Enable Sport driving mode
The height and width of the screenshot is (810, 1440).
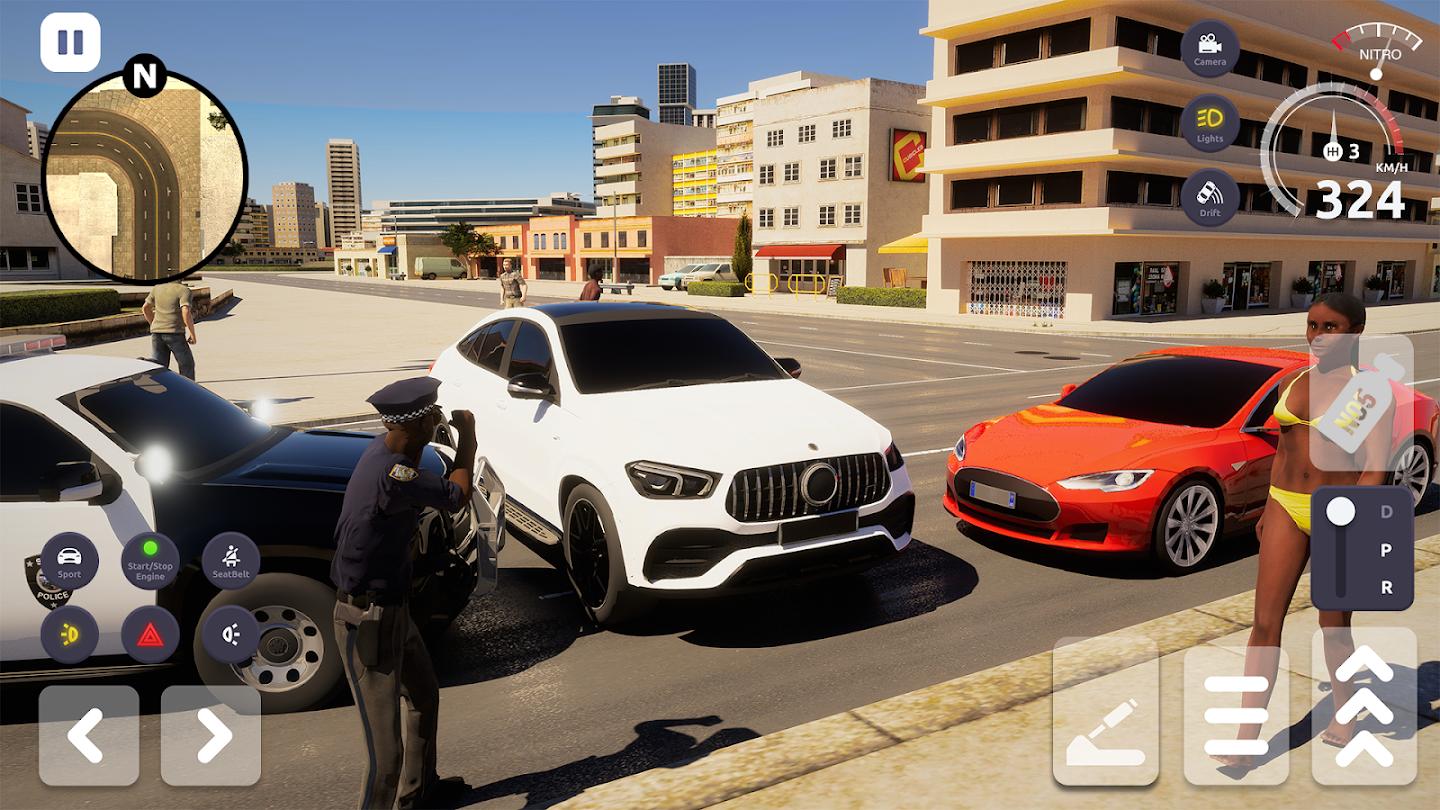69,561
